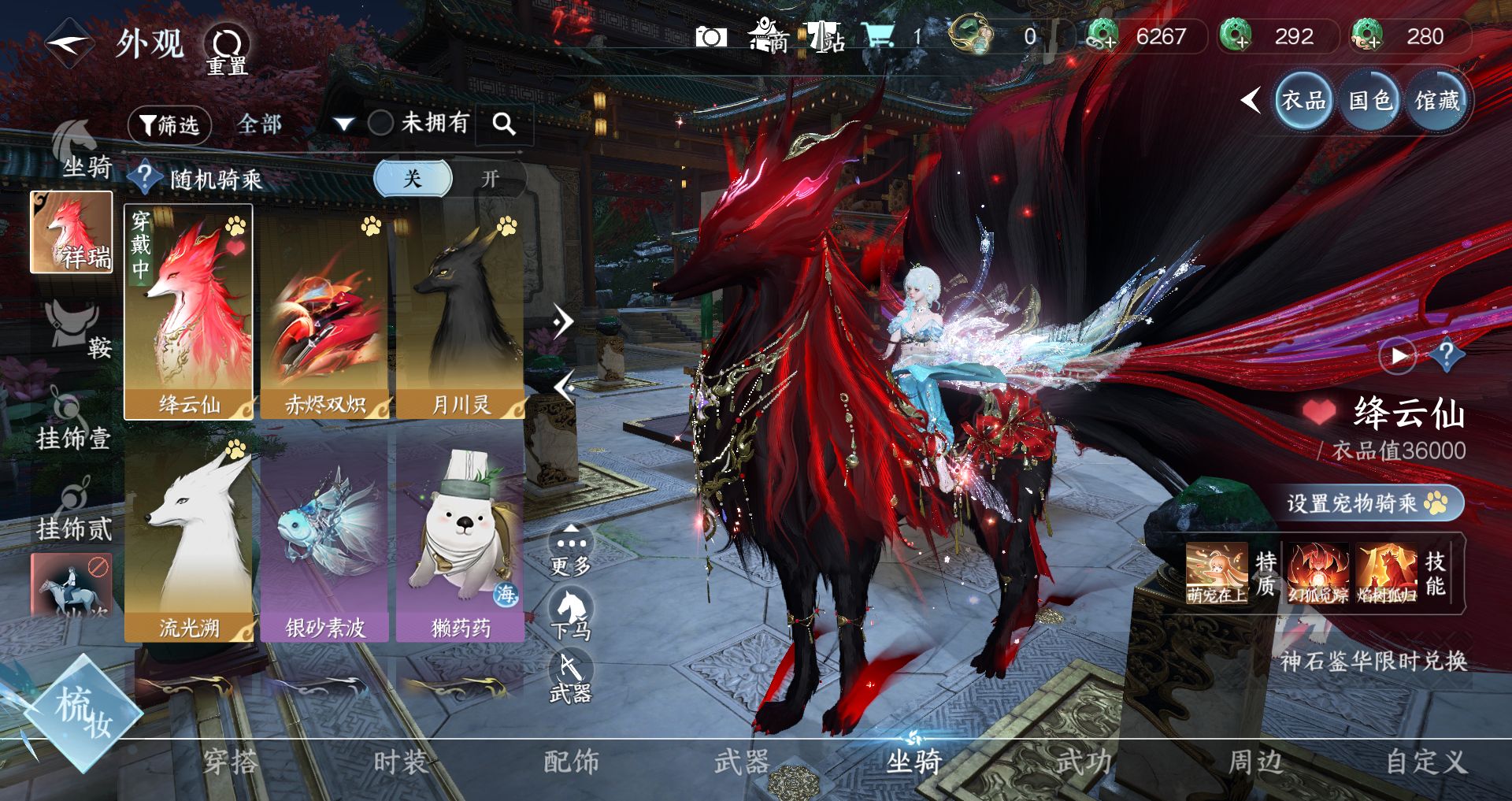The height and width of the screenshot is (801, 1512).
Task: Open the 更多 more options button
Action: click(571, 549)
